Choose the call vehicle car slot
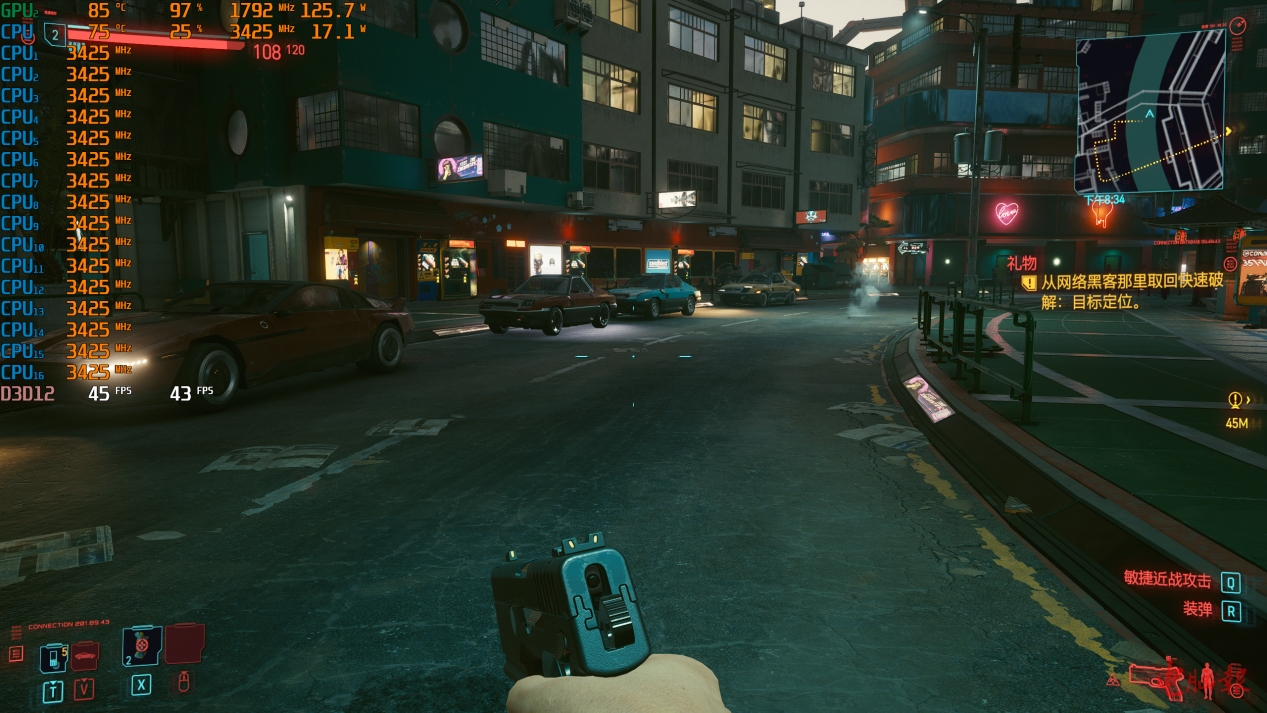The image size is (1267, 713). [85, 657]
